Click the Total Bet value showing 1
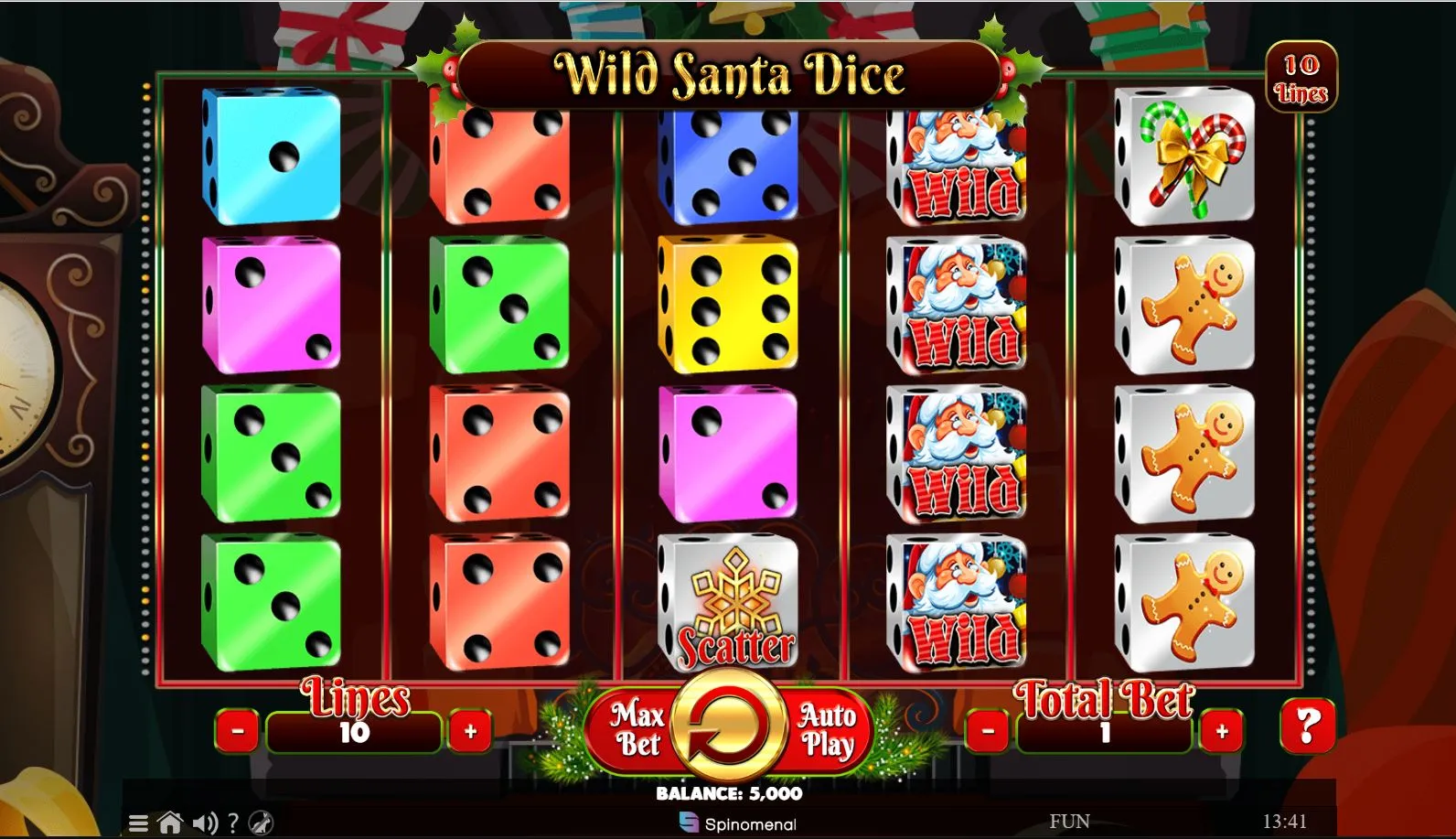Screen dimensions: 1456x839 [1104, 732]
